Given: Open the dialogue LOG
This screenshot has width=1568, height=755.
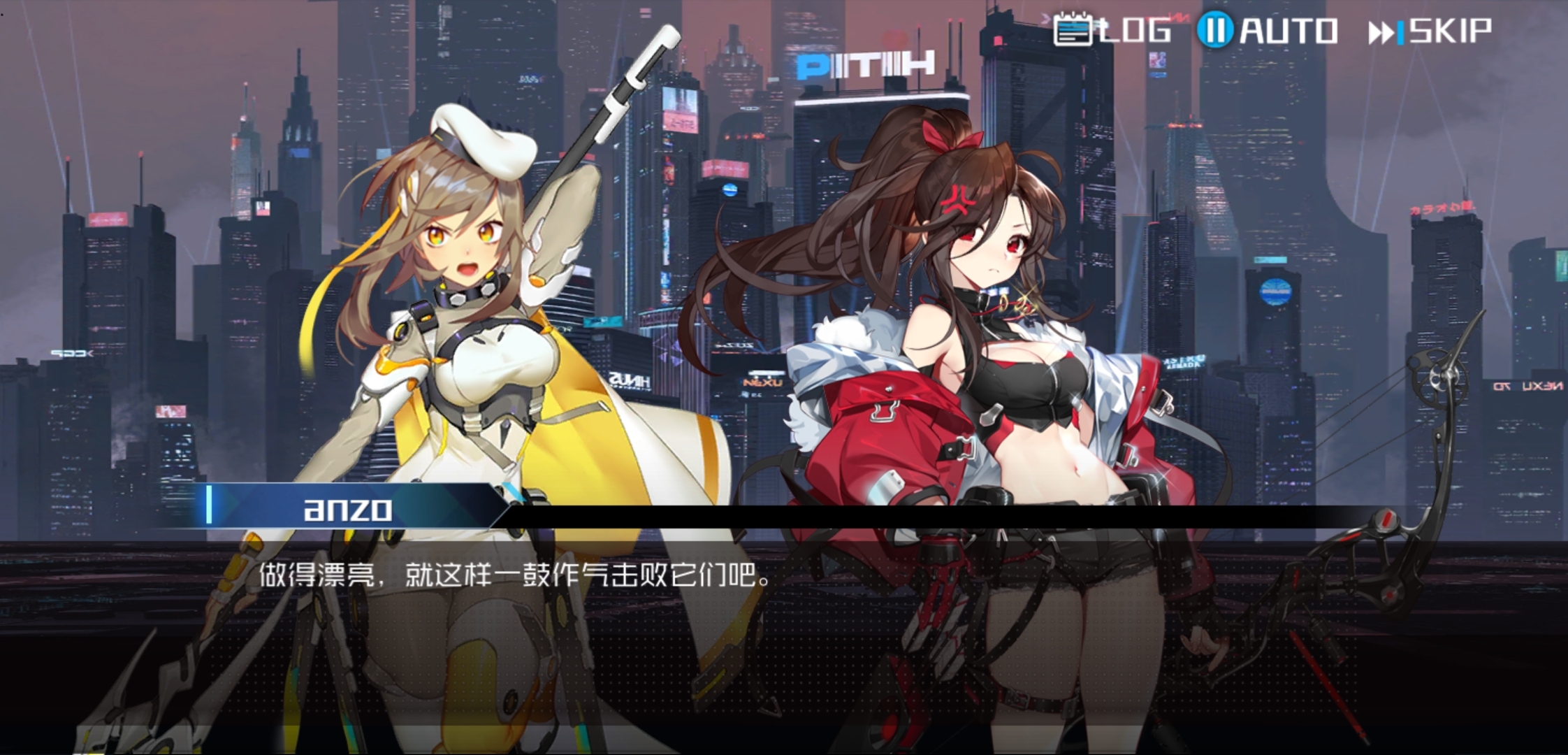Looking at the screenshot, I should click(x=1112, y=31).
